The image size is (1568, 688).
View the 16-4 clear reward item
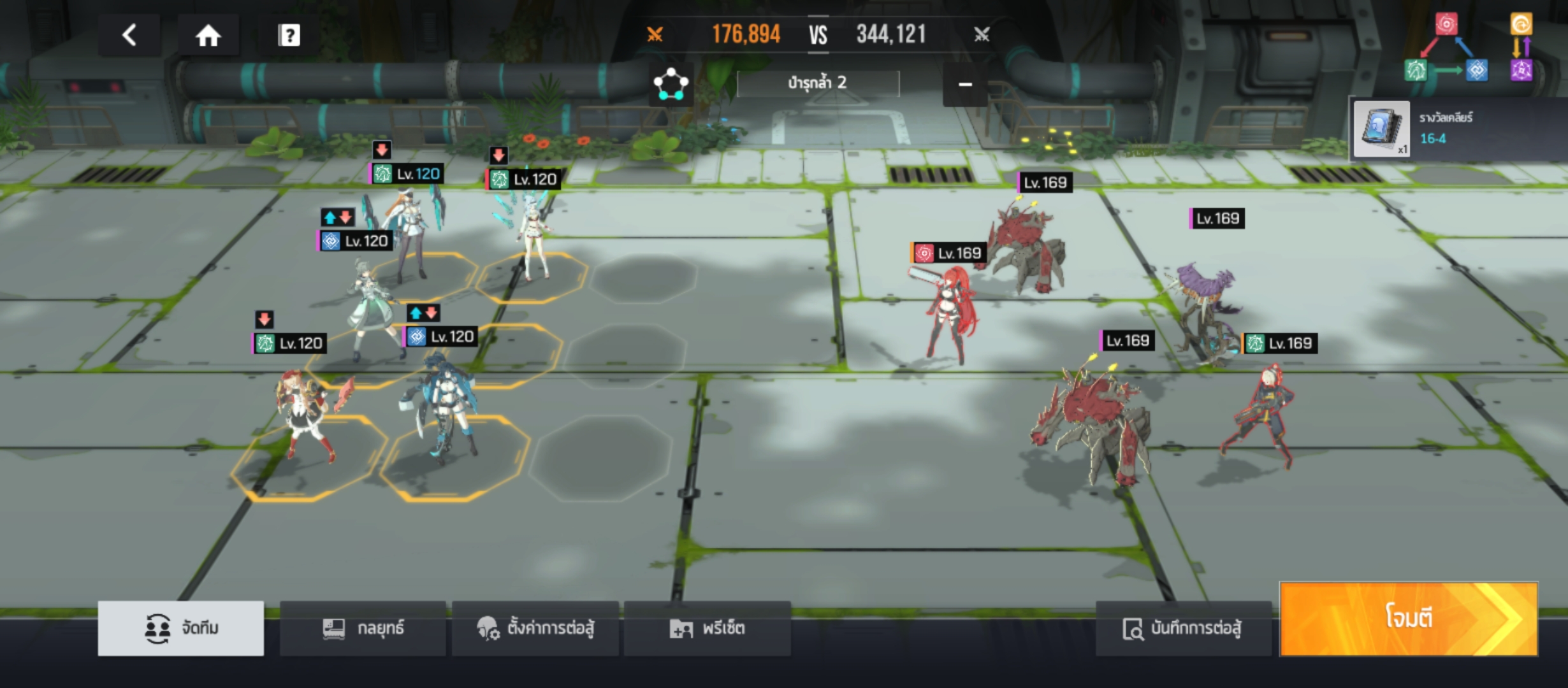1381,129
